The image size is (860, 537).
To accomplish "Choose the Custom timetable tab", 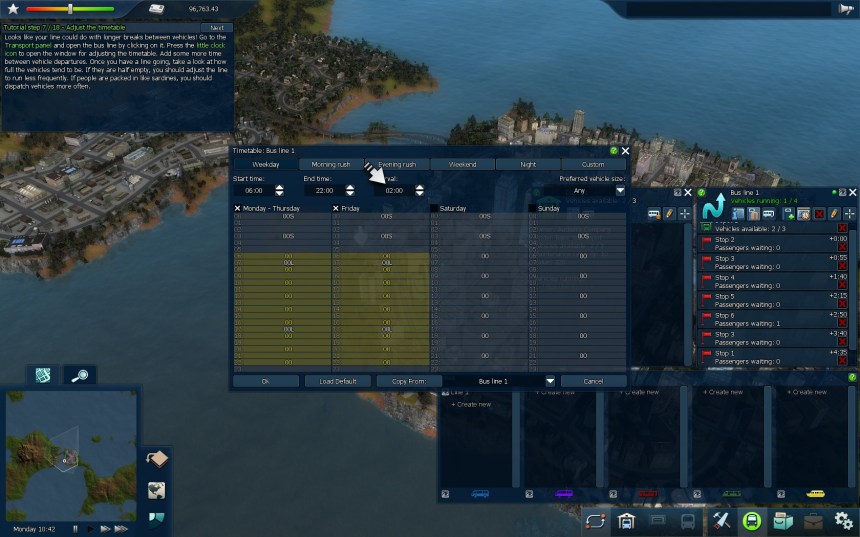I will [x=594, y=164].
